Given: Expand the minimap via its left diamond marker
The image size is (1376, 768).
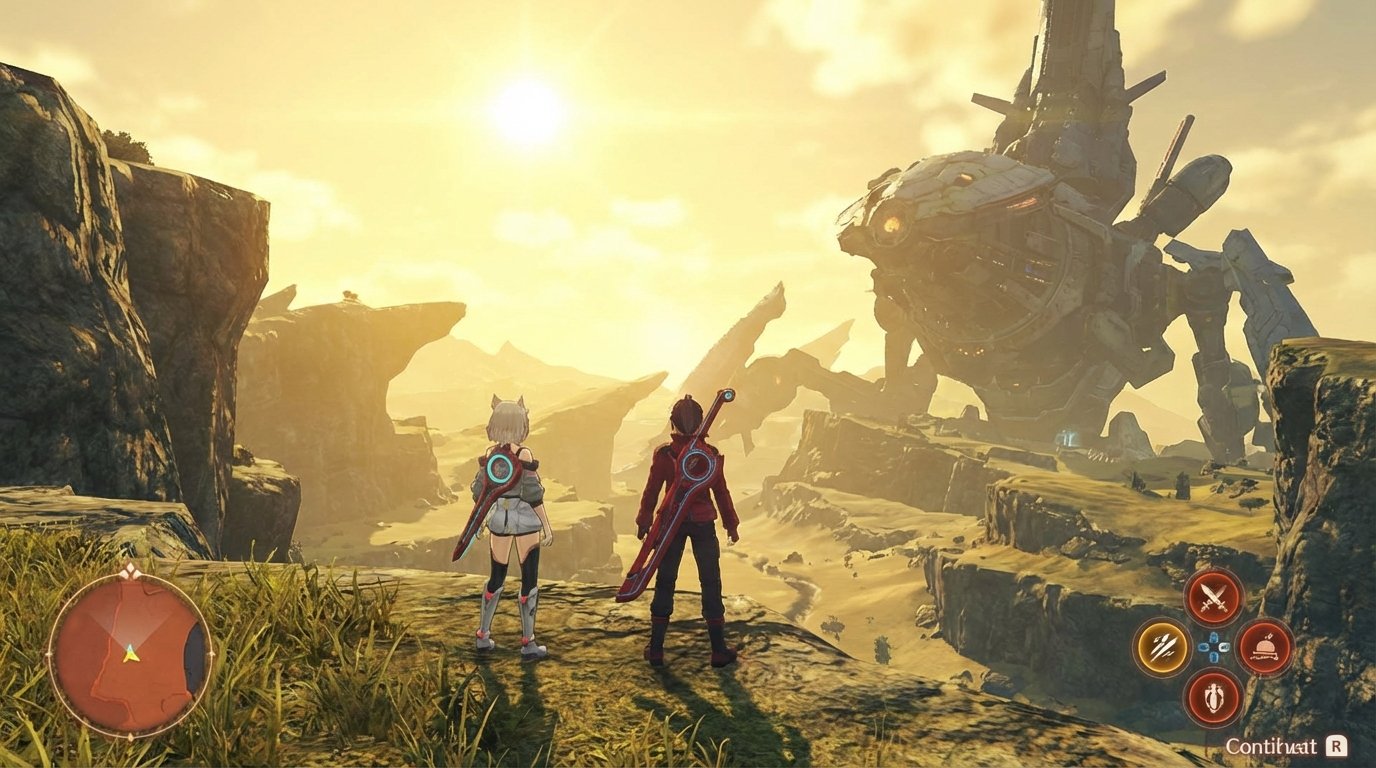Looking at the screenshot, I should [48, 655].
